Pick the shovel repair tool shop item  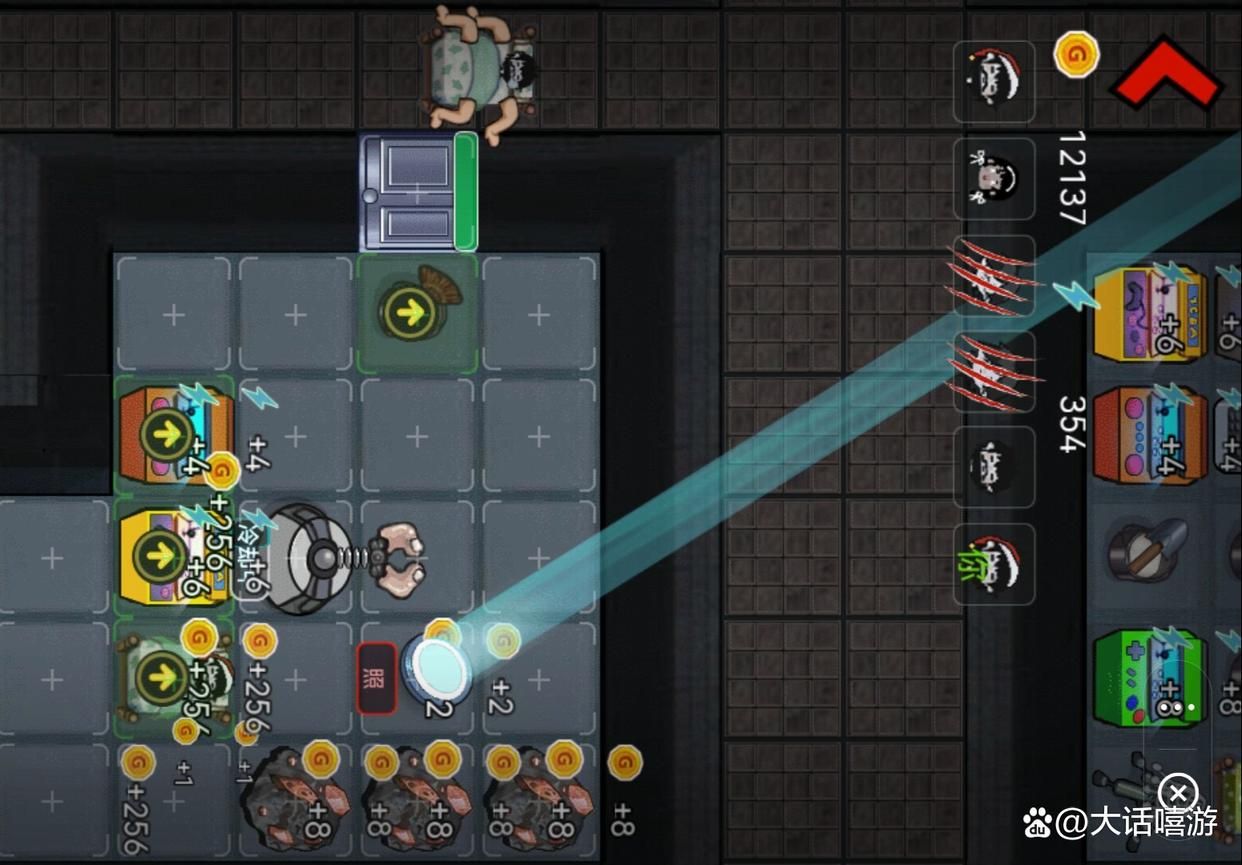1148,554
